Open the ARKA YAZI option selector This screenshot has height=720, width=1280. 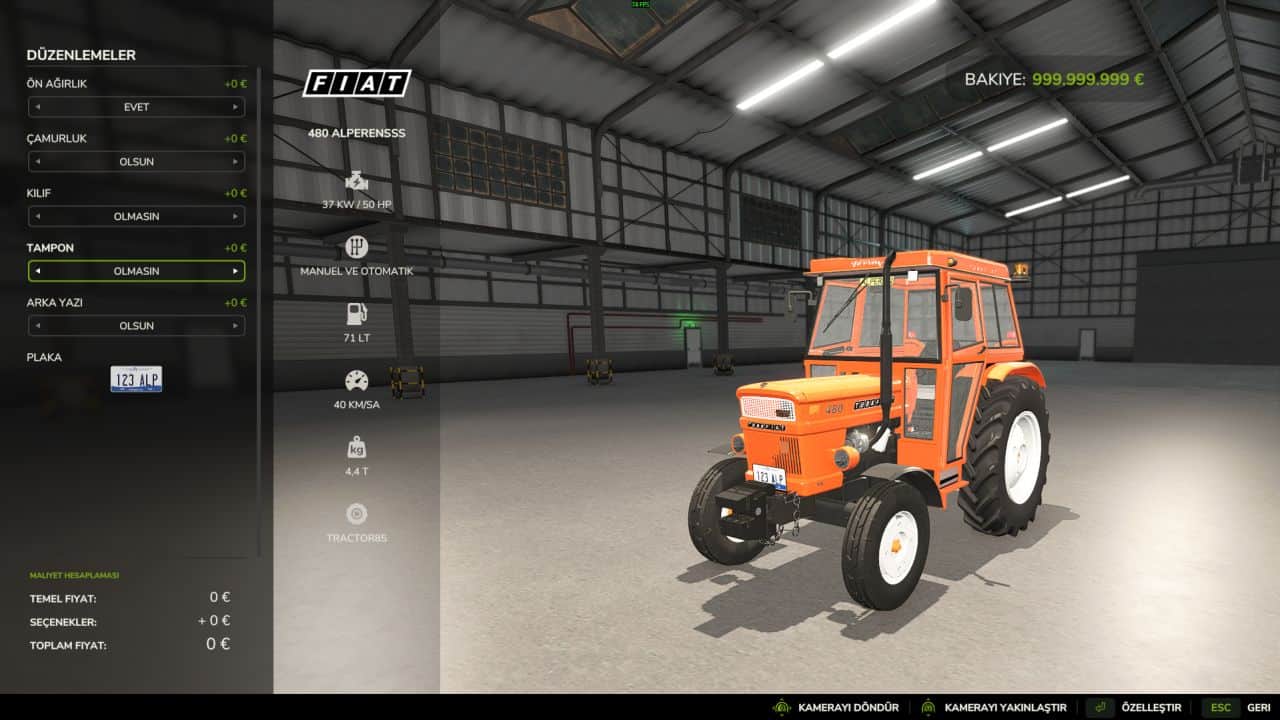pyautogui.click(x=137, y=325)
